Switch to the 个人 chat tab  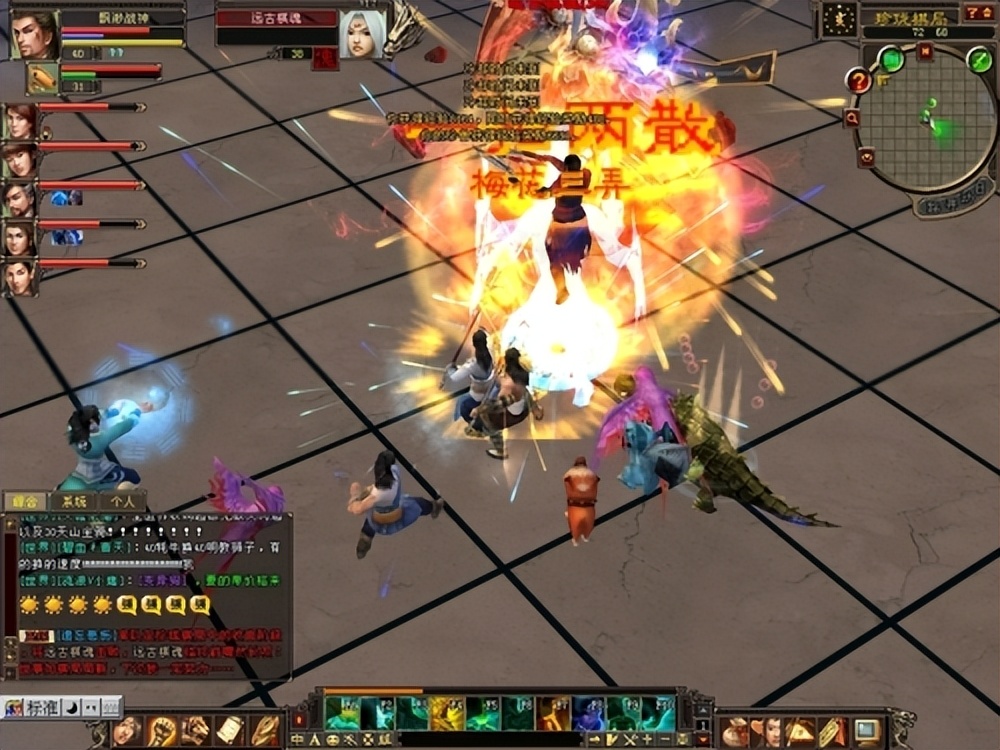(x=123, y=502)
